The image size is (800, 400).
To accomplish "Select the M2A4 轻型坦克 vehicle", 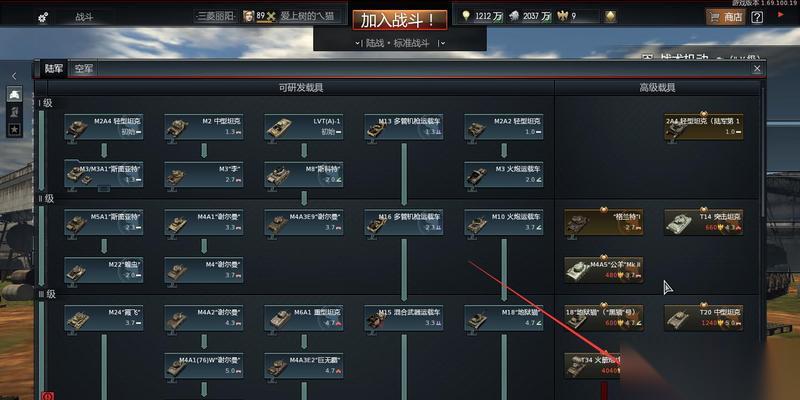I will [x=103, y=126].
